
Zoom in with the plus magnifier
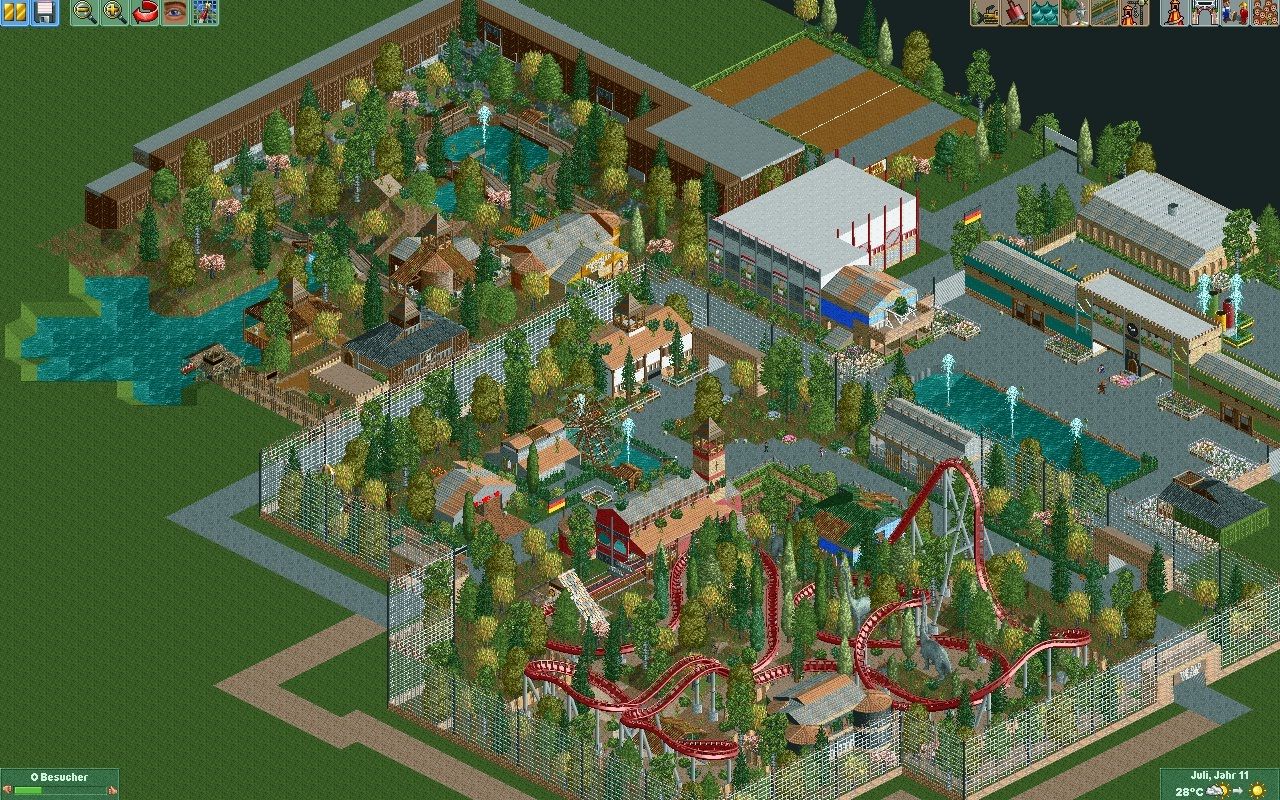[115, 13]
